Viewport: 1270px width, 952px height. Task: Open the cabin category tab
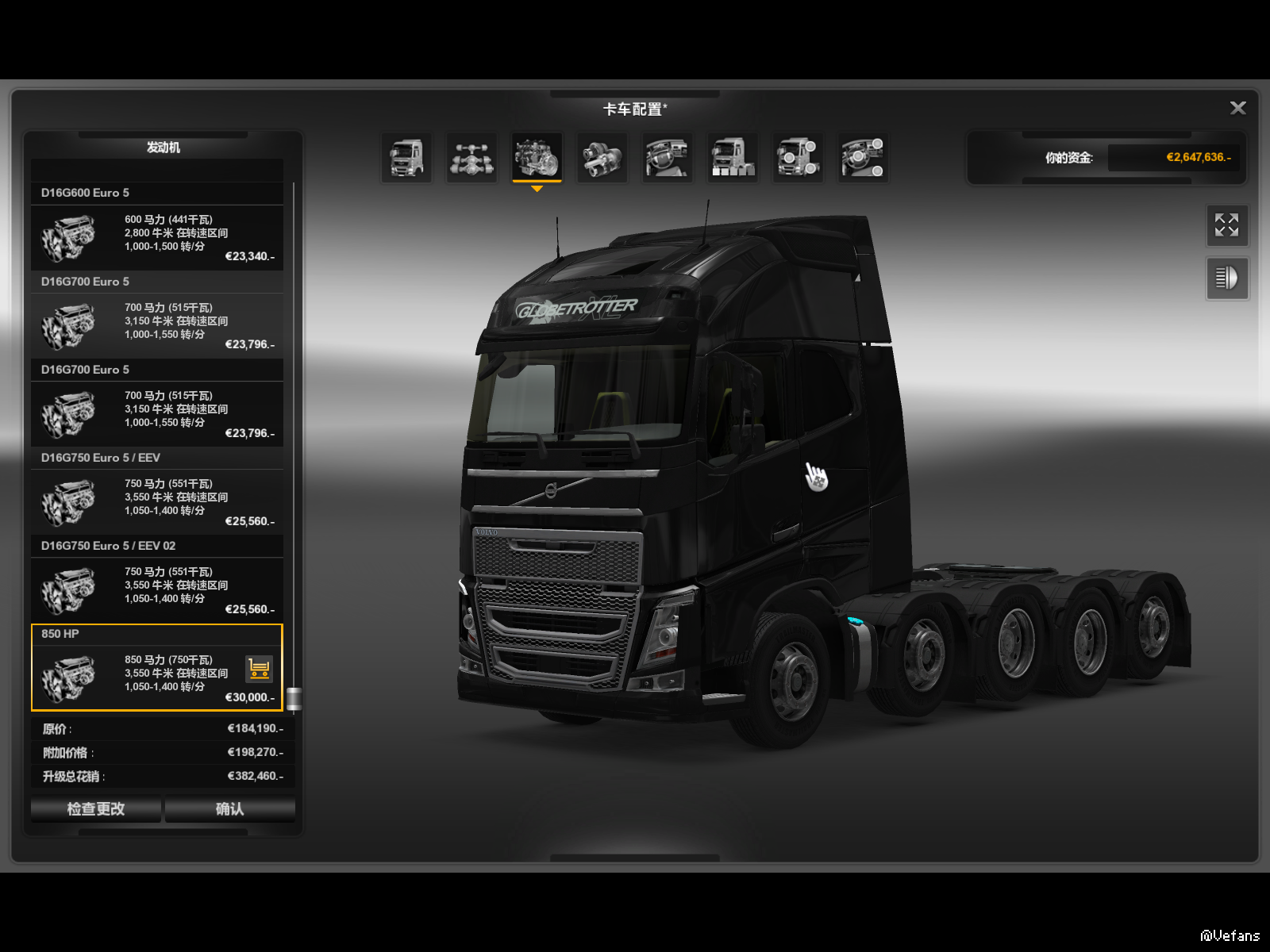click(x=407, y=157)
